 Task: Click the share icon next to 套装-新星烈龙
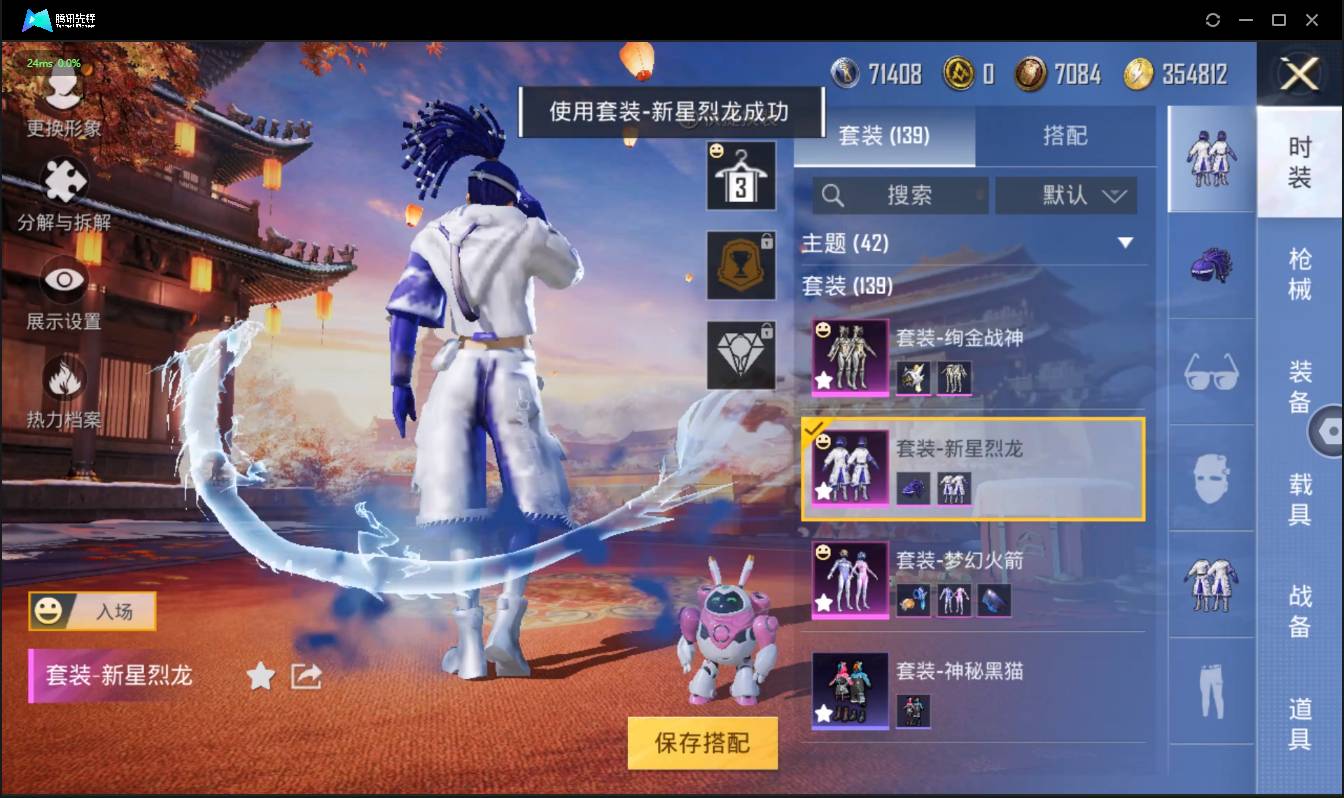click(x=302, y=676)
